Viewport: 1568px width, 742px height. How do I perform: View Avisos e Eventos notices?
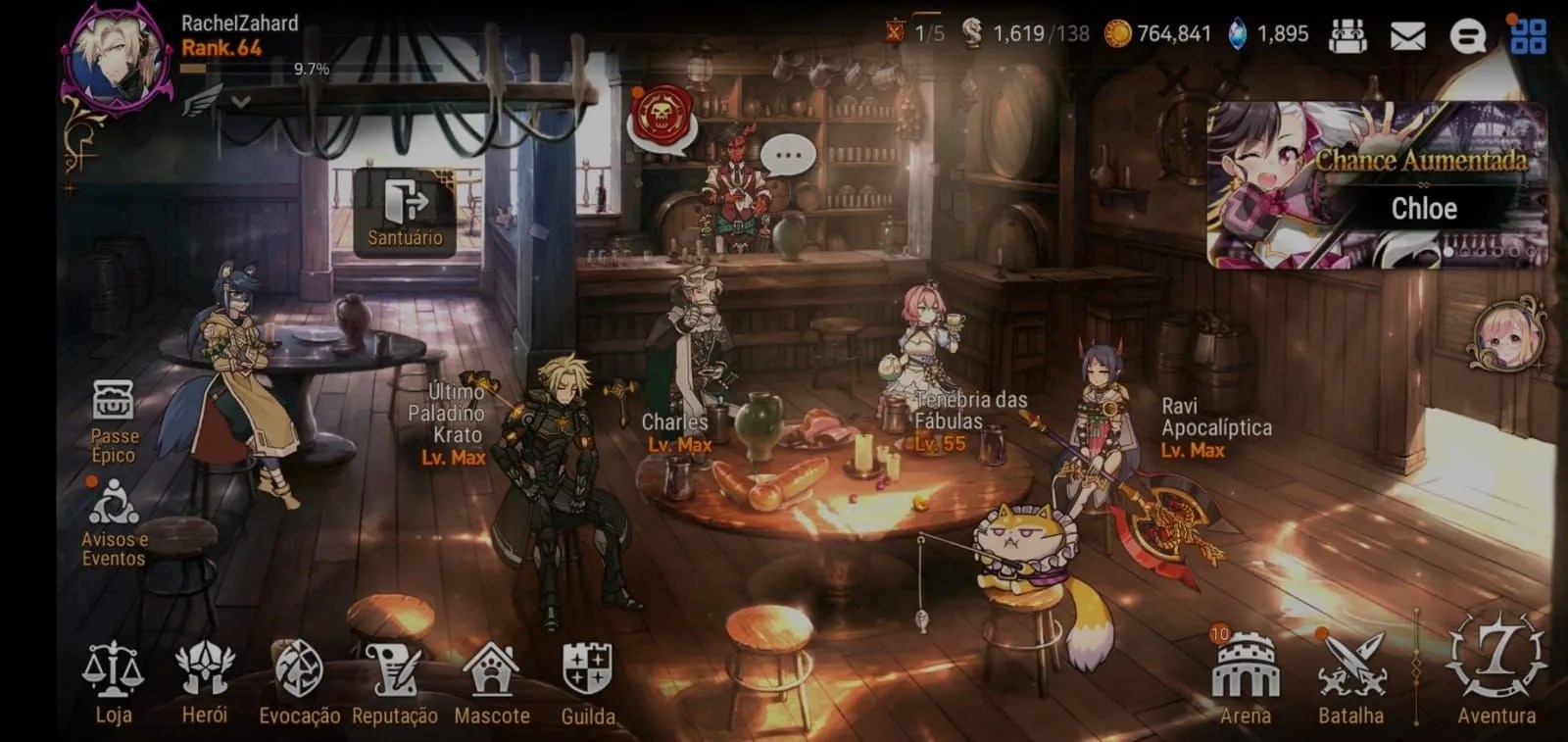pos(114,521)
